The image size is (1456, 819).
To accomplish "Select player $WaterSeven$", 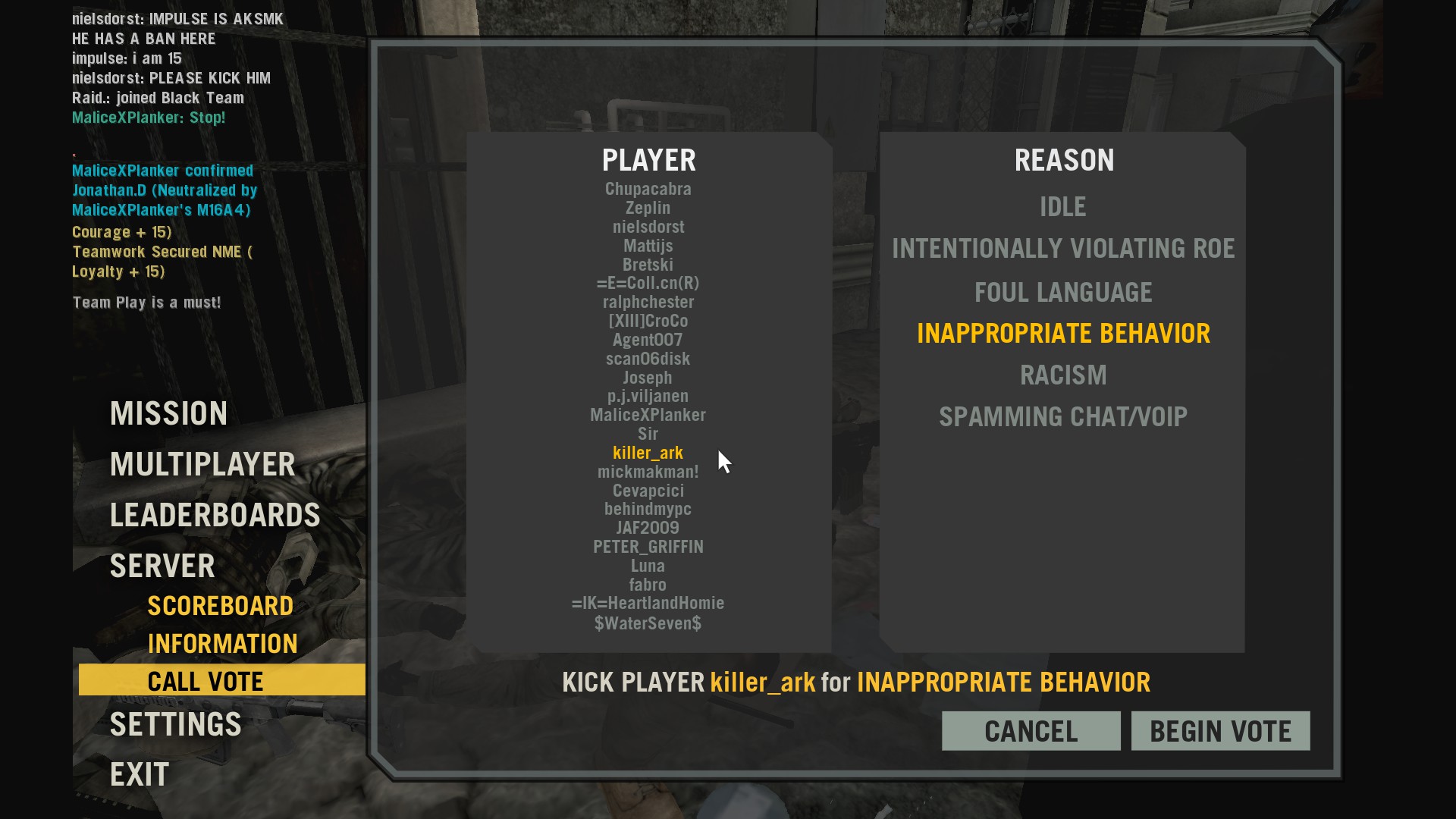I will tap(648, 623).
